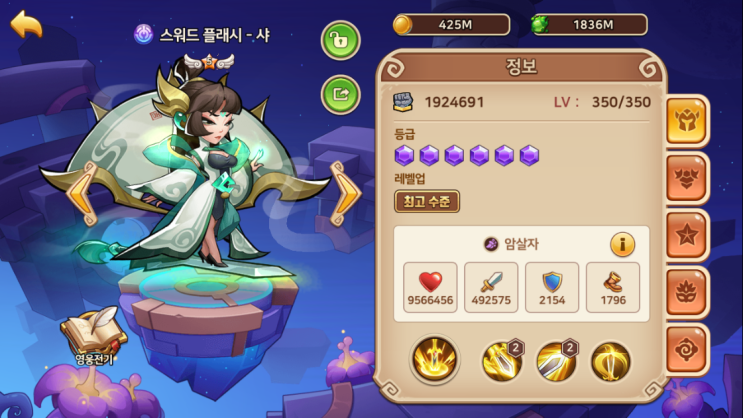743x418 pixels.
Task: View the heart HP stat box
Action: (432, 288)
